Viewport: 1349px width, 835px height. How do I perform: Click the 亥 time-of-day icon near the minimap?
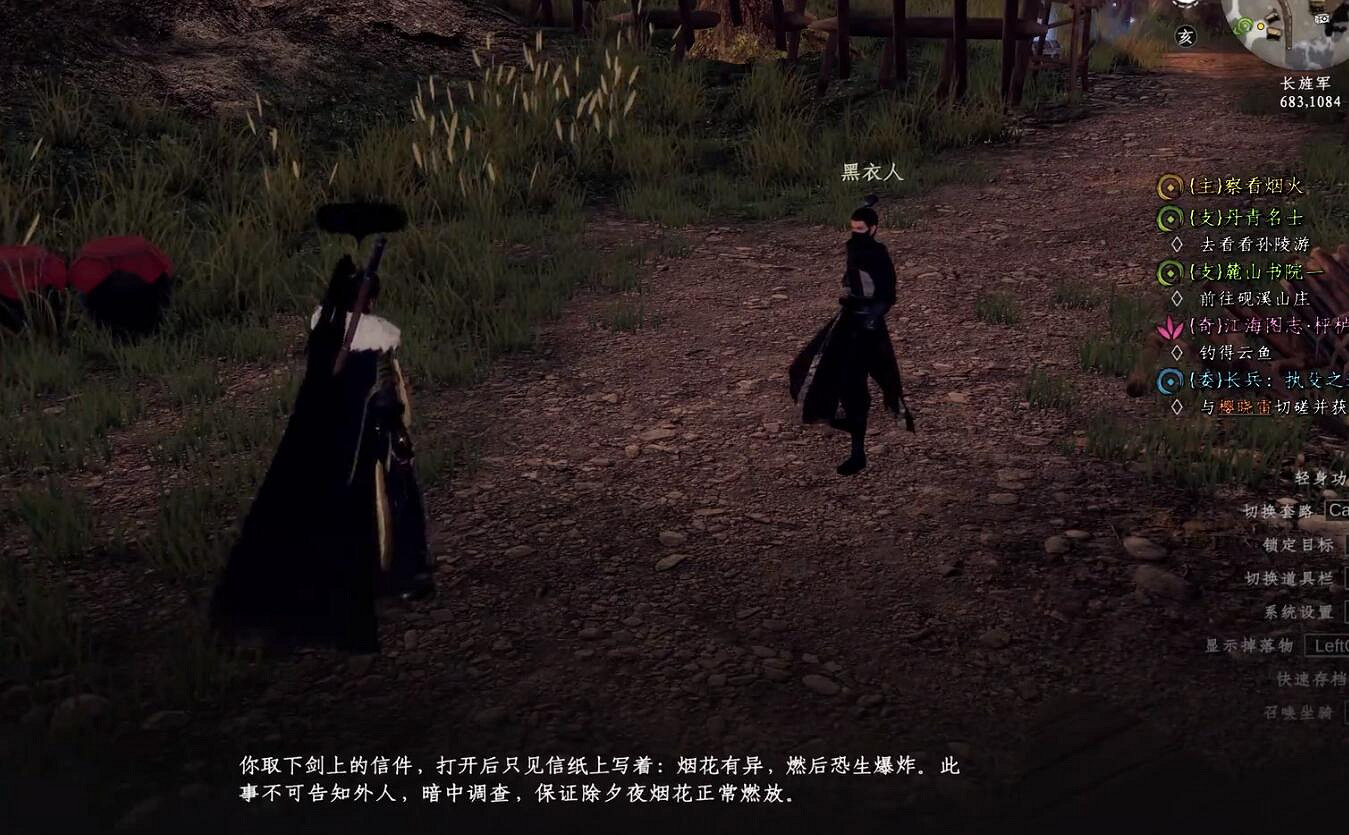pos(1185,36)
